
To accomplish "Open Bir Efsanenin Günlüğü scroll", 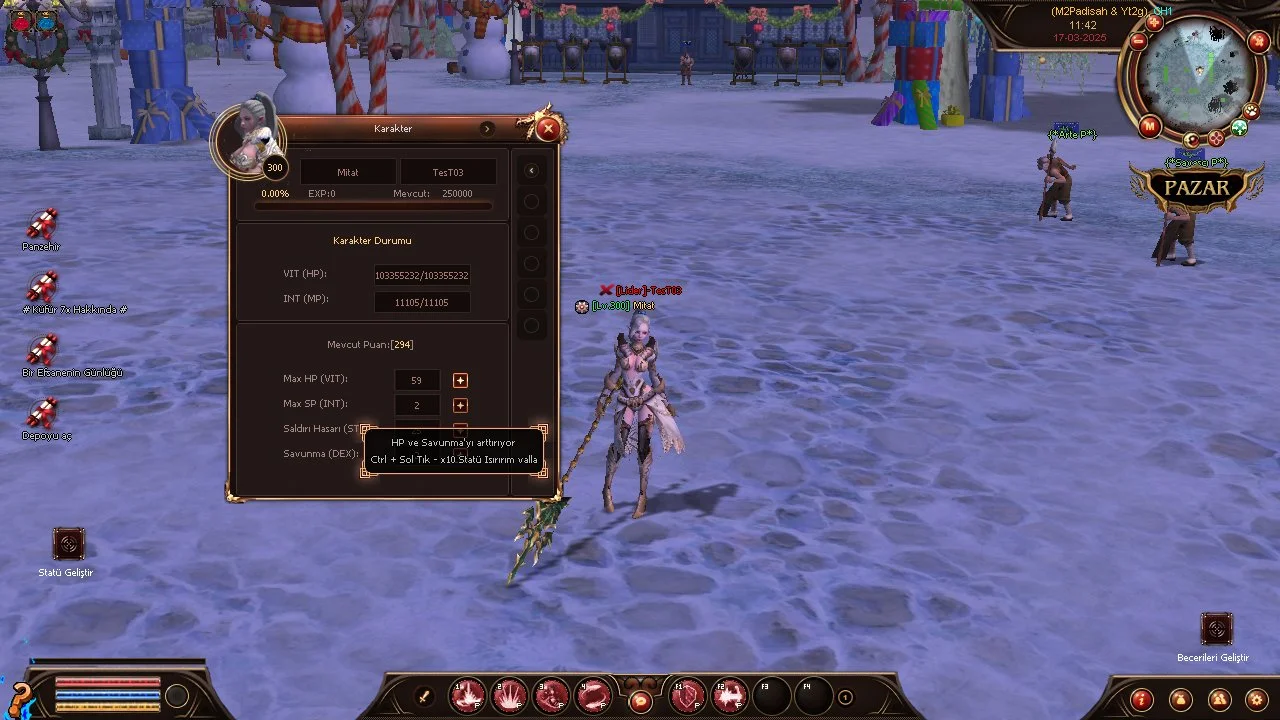I will (42, 351).
